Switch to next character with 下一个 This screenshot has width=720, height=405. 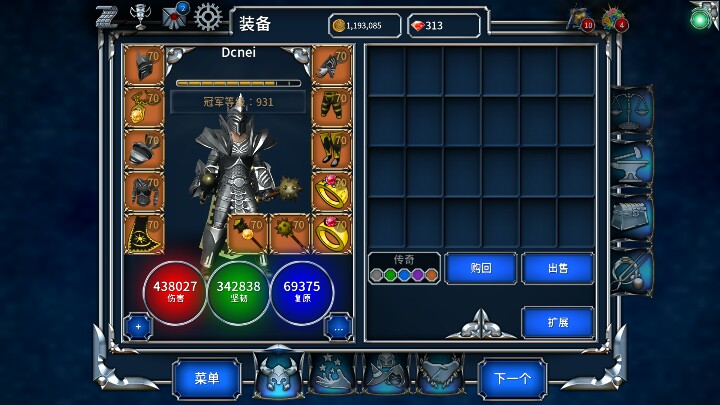tap(512, 379)
